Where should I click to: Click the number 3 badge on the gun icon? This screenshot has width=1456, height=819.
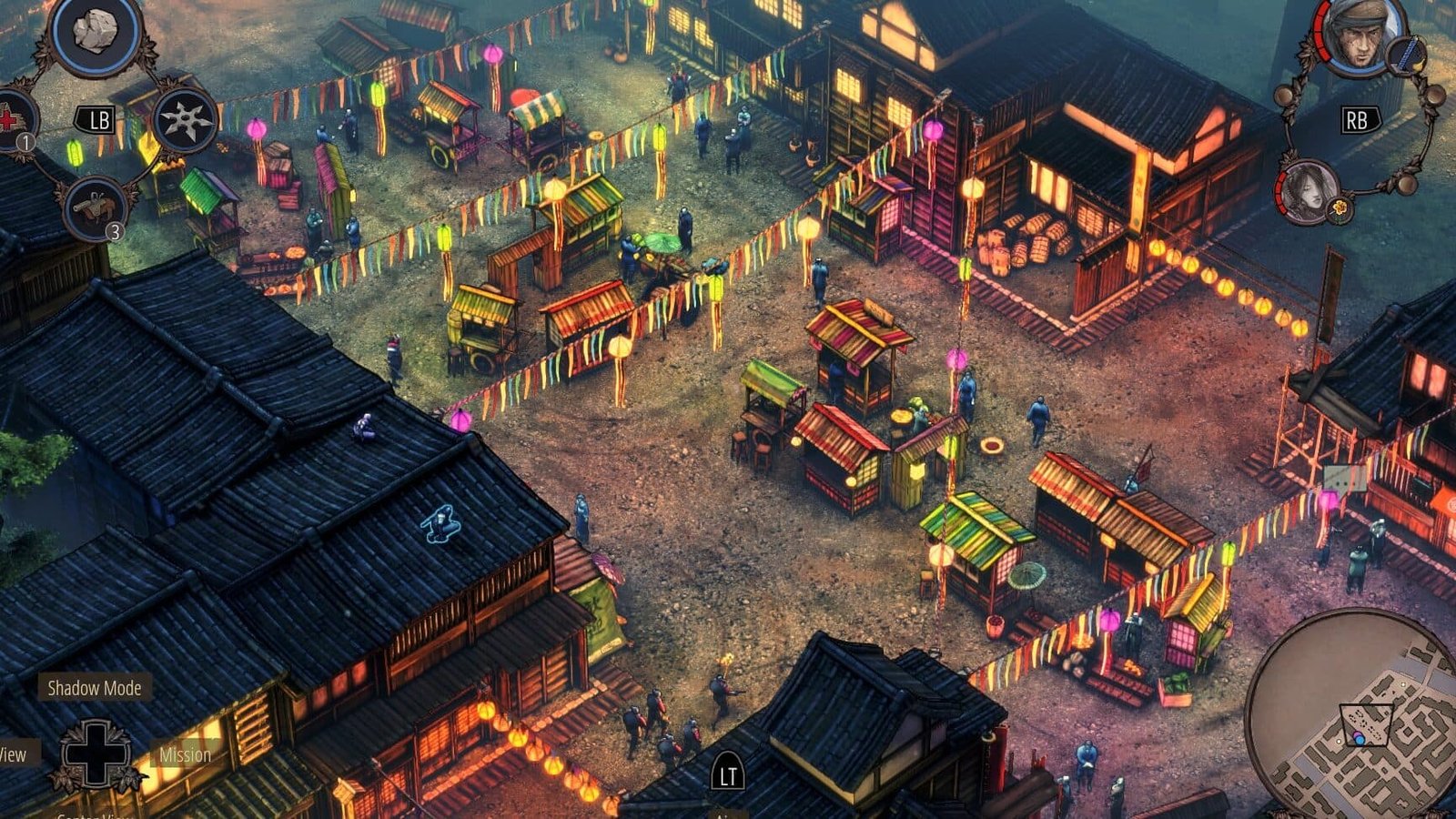coord(116,230)
